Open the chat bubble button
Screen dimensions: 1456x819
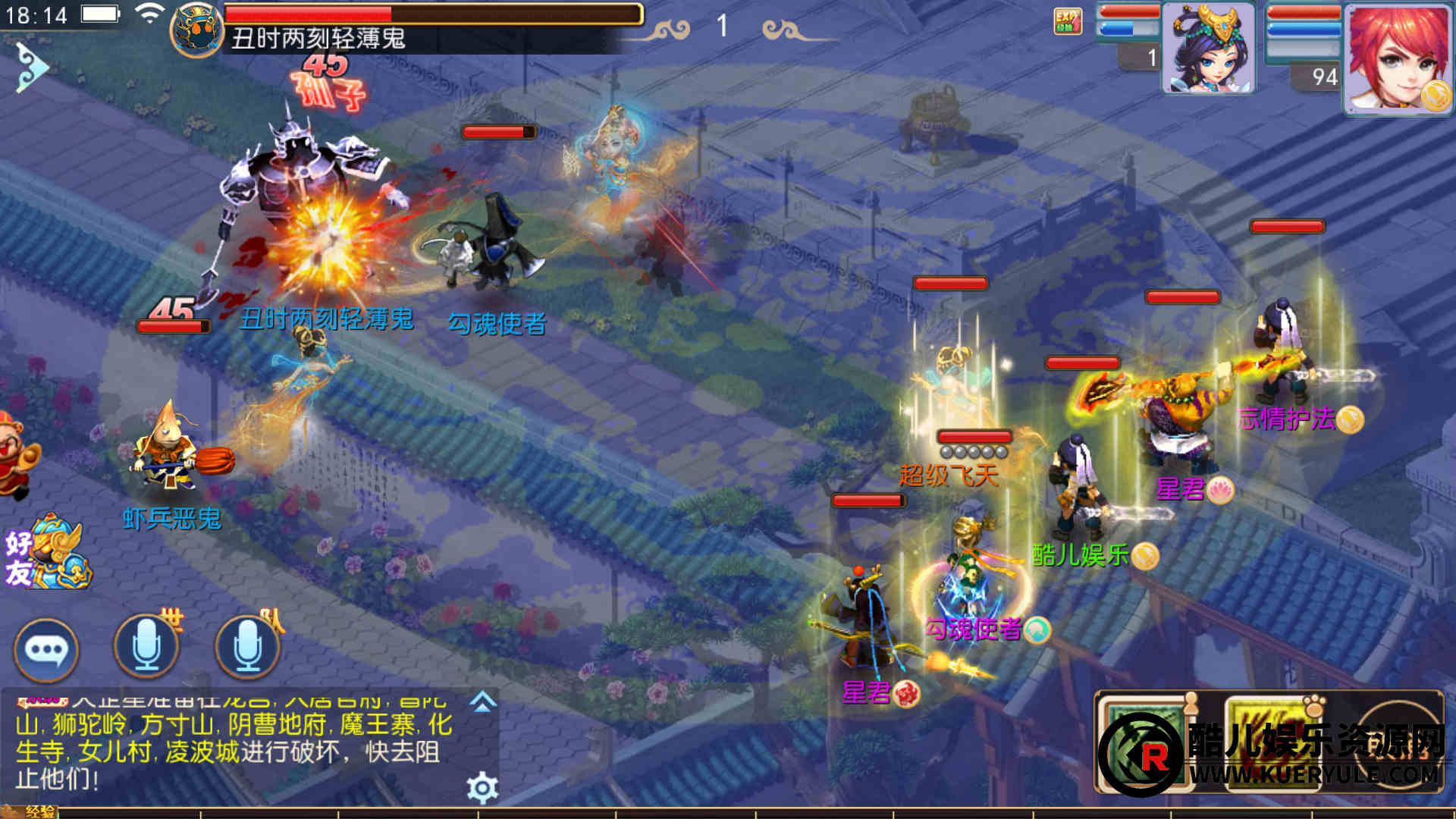(46, 650)
